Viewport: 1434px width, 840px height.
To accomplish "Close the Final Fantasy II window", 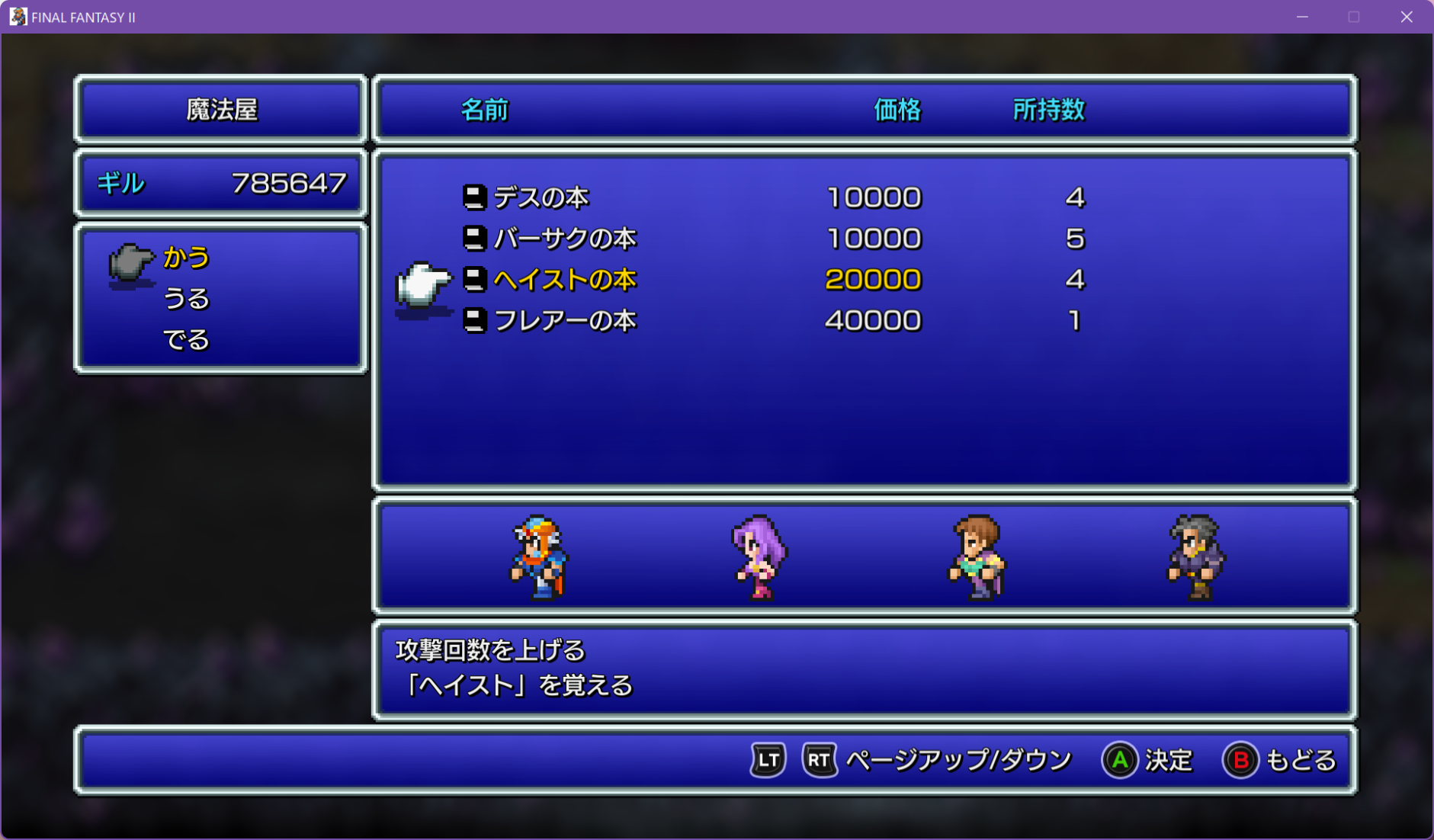I will tap(1407, 17).
